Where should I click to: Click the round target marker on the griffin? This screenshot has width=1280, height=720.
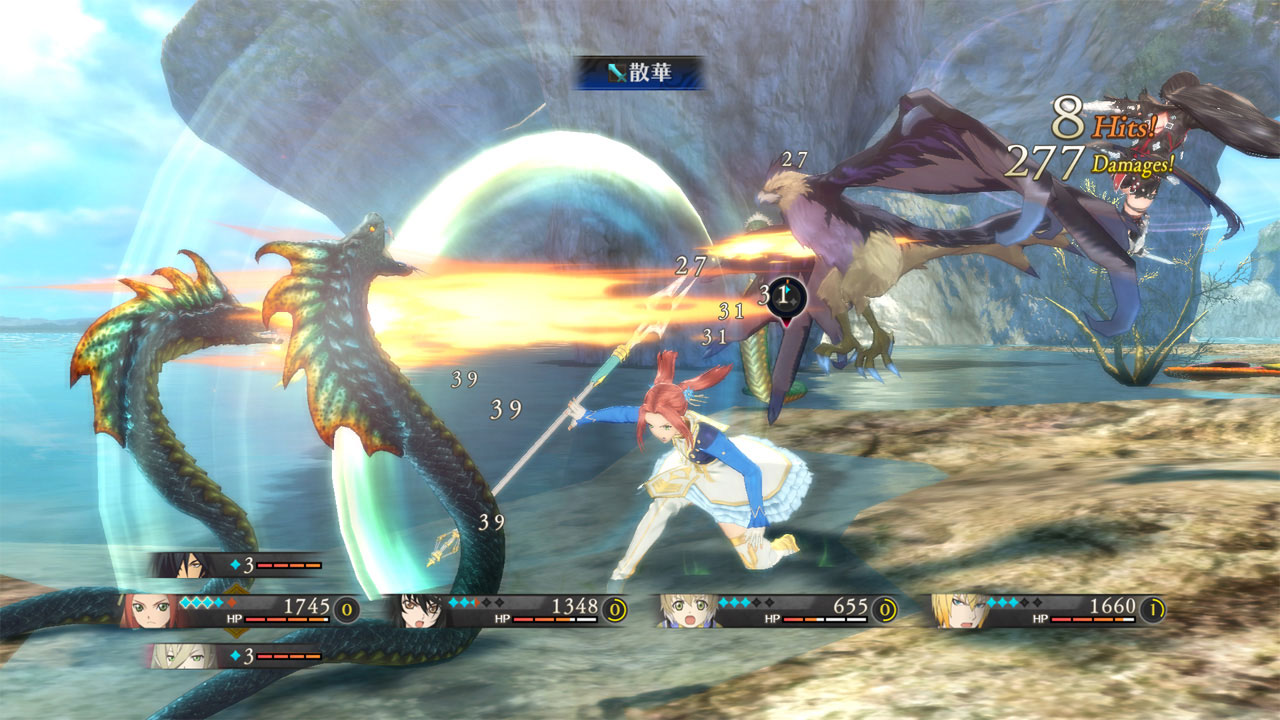pyautogui.click(x=787, y=297)
